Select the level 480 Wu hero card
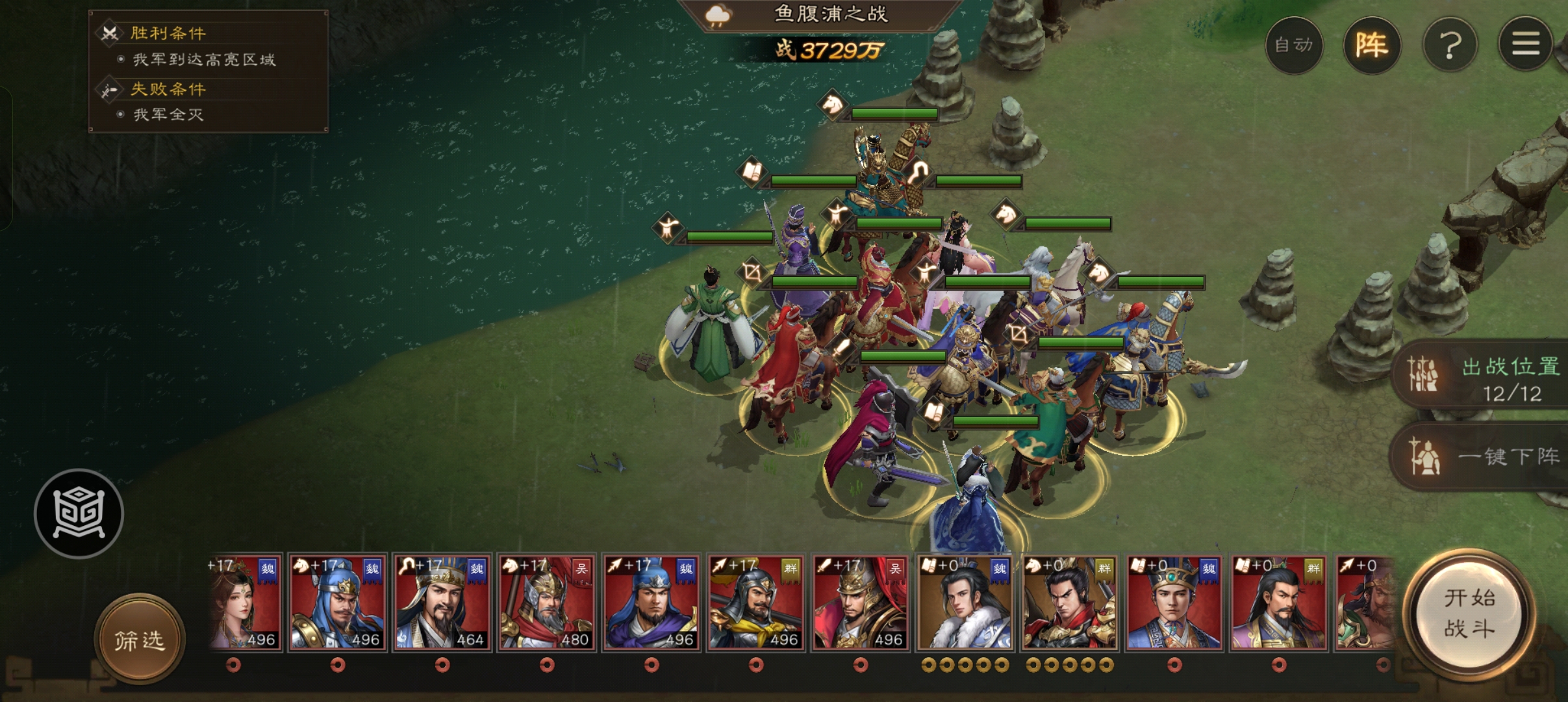This screenshot has width=1568, height=702. [x=546, y=603]
